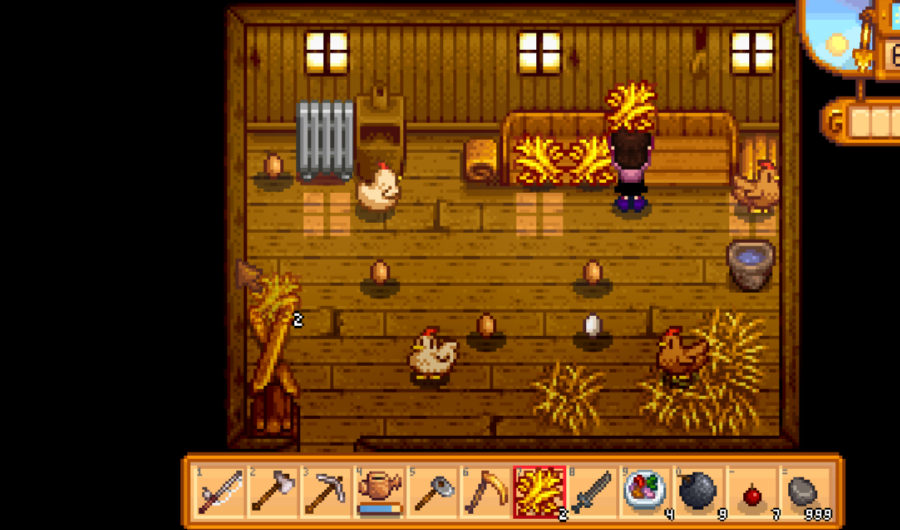900x530 pixels.
Task: Select the salad dish slot
Action: click(644, 492)
